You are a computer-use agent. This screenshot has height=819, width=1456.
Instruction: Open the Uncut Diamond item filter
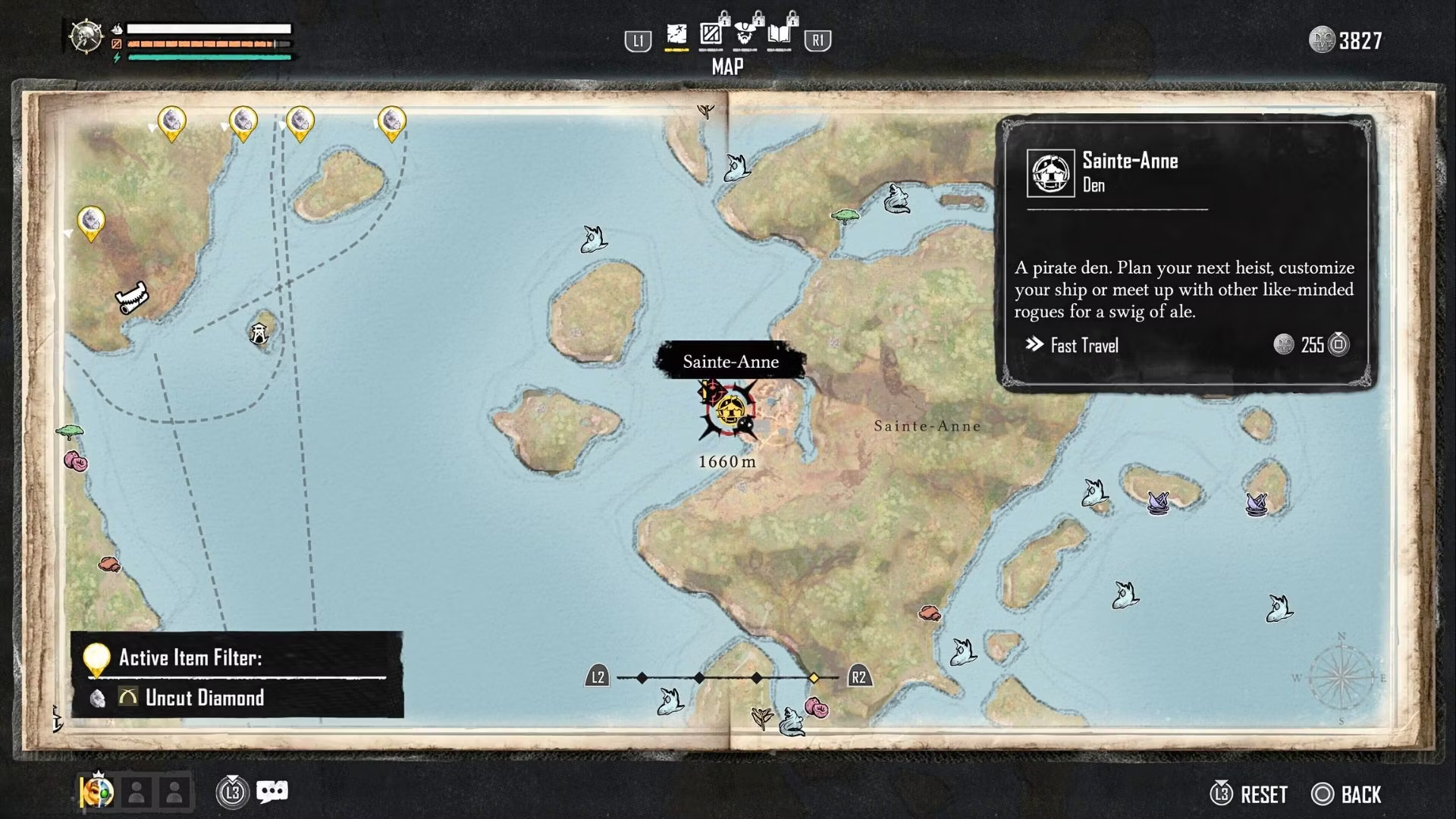pos(204,698)
